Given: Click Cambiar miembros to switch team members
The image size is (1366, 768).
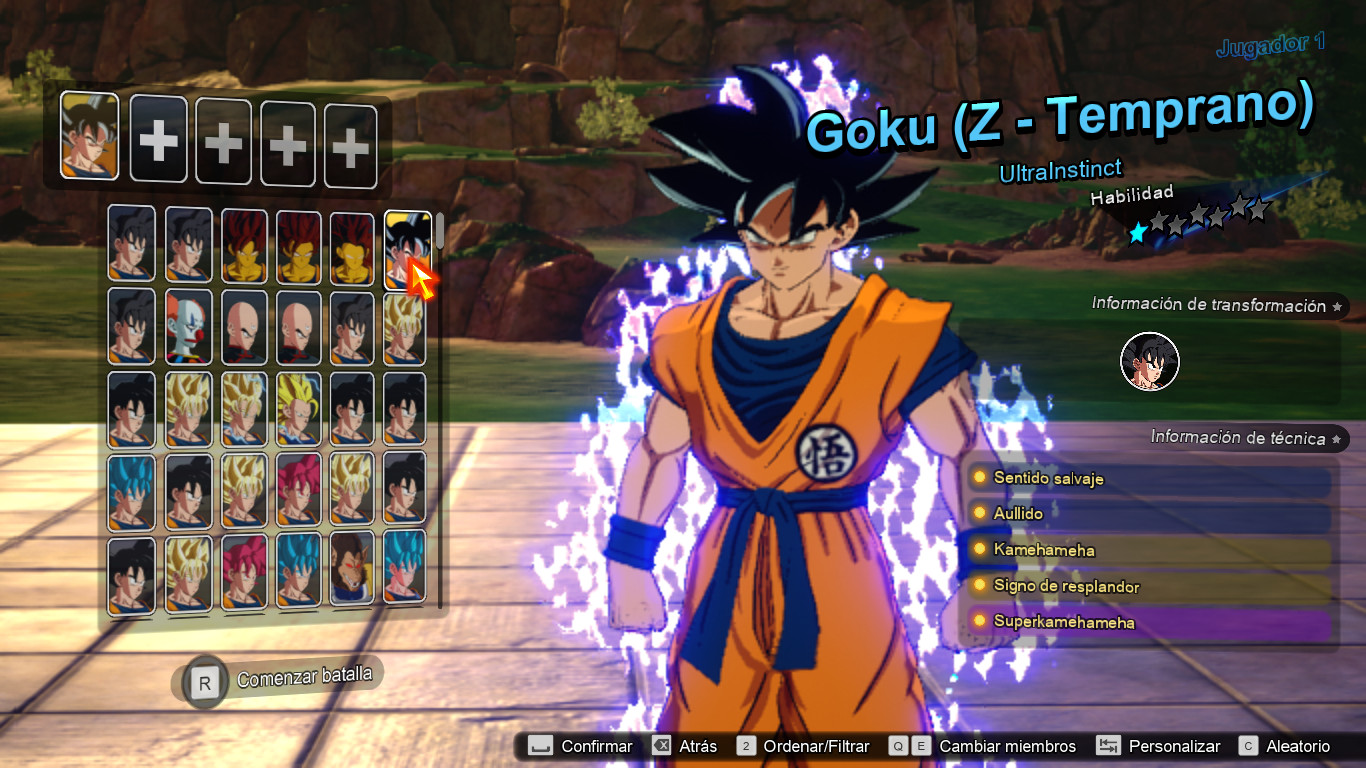Looking at the screenshot, I should click(x=1006, y=746).
